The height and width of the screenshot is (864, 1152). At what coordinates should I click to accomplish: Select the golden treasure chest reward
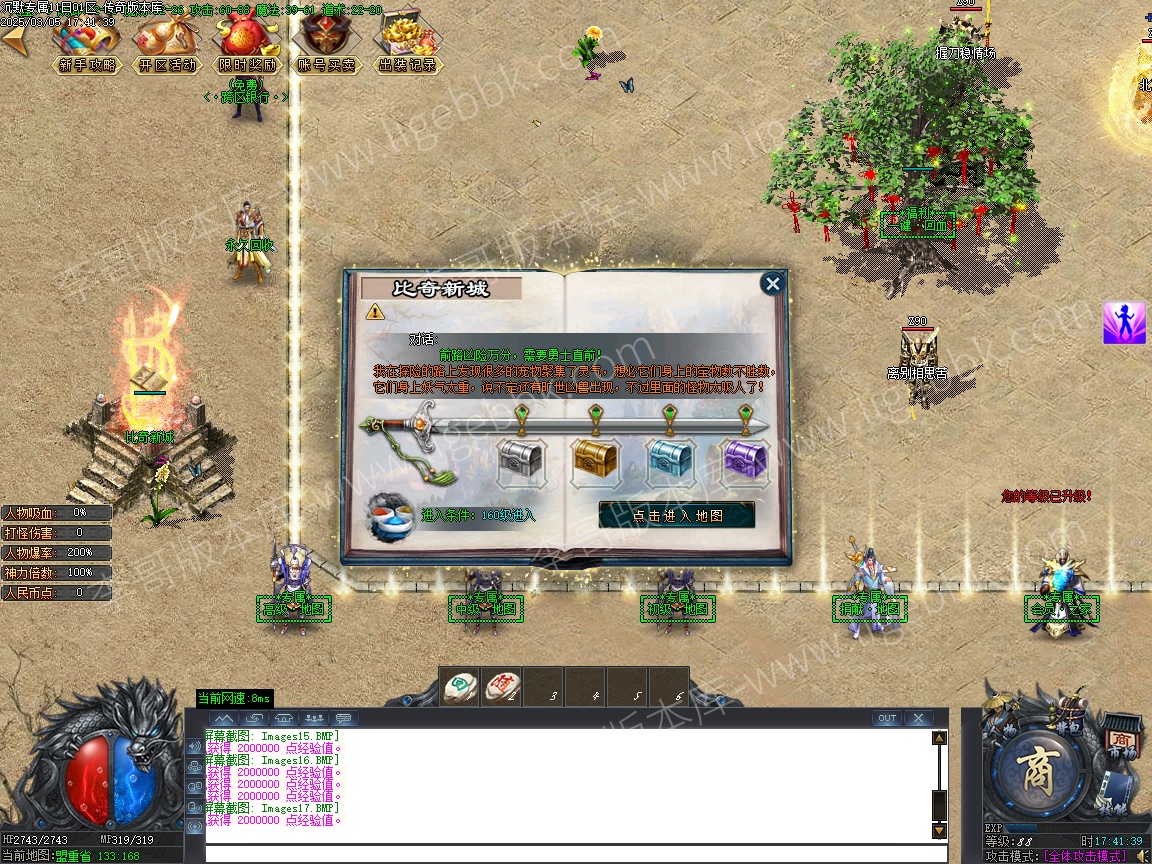click(596, 461)
